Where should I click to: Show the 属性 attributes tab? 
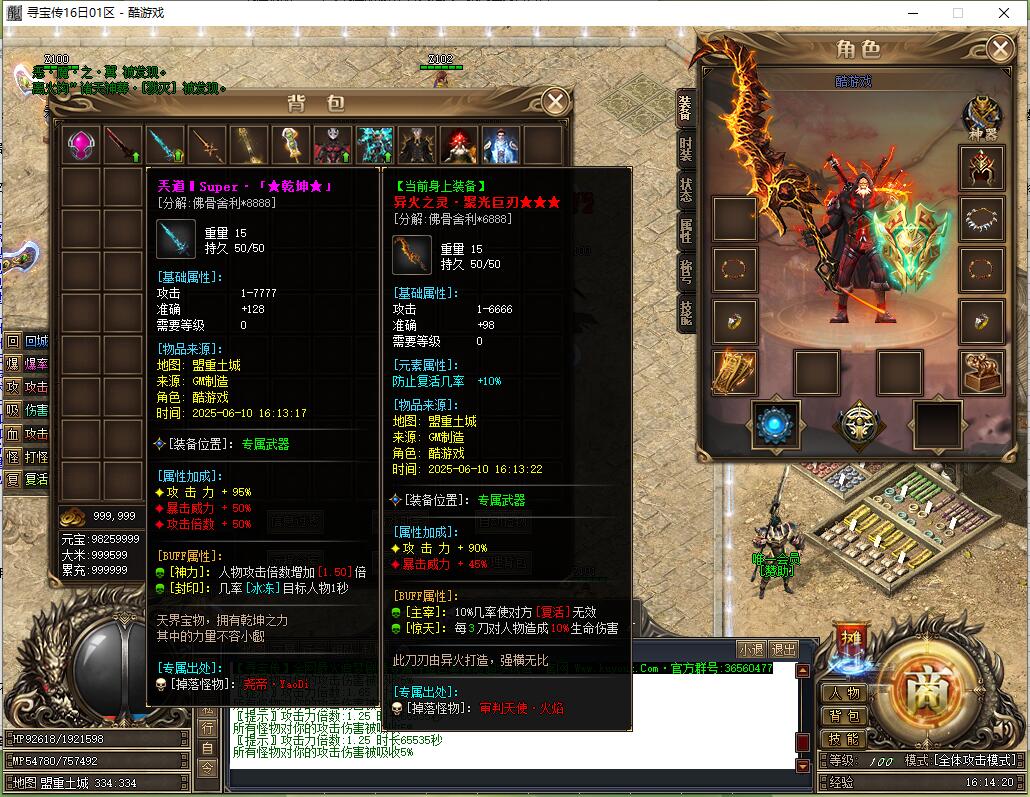click(x=685, y=232)
